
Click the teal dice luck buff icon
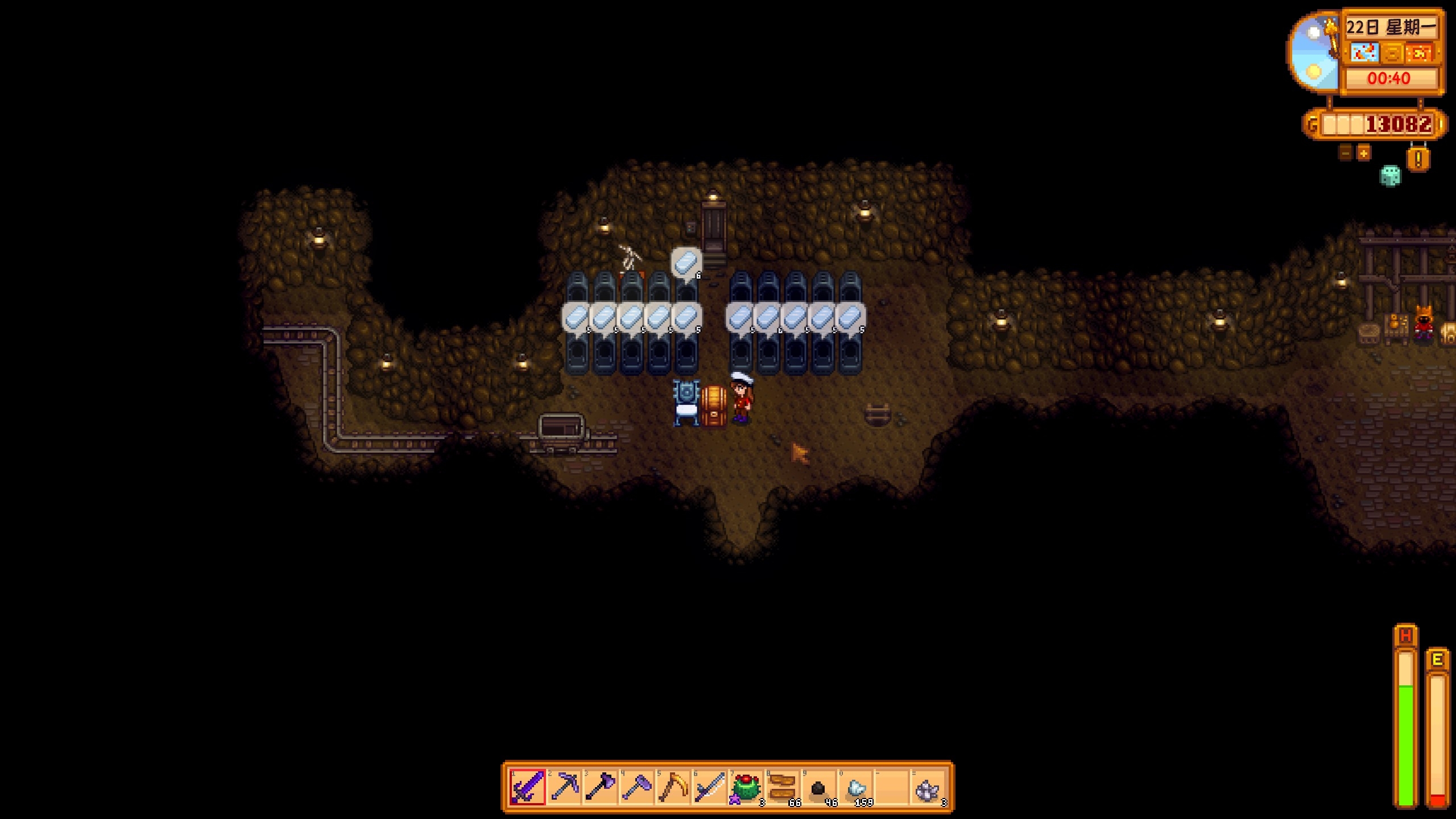point(1391,176)
